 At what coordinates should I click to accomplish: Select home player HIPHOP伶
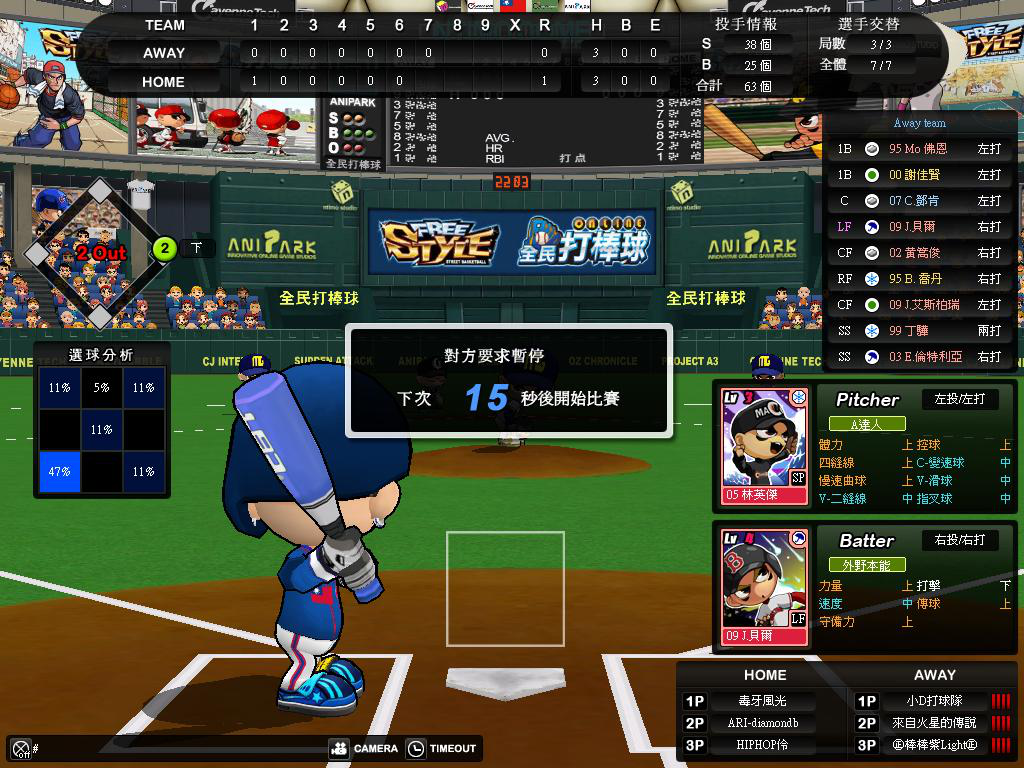[x=762, y=746]
